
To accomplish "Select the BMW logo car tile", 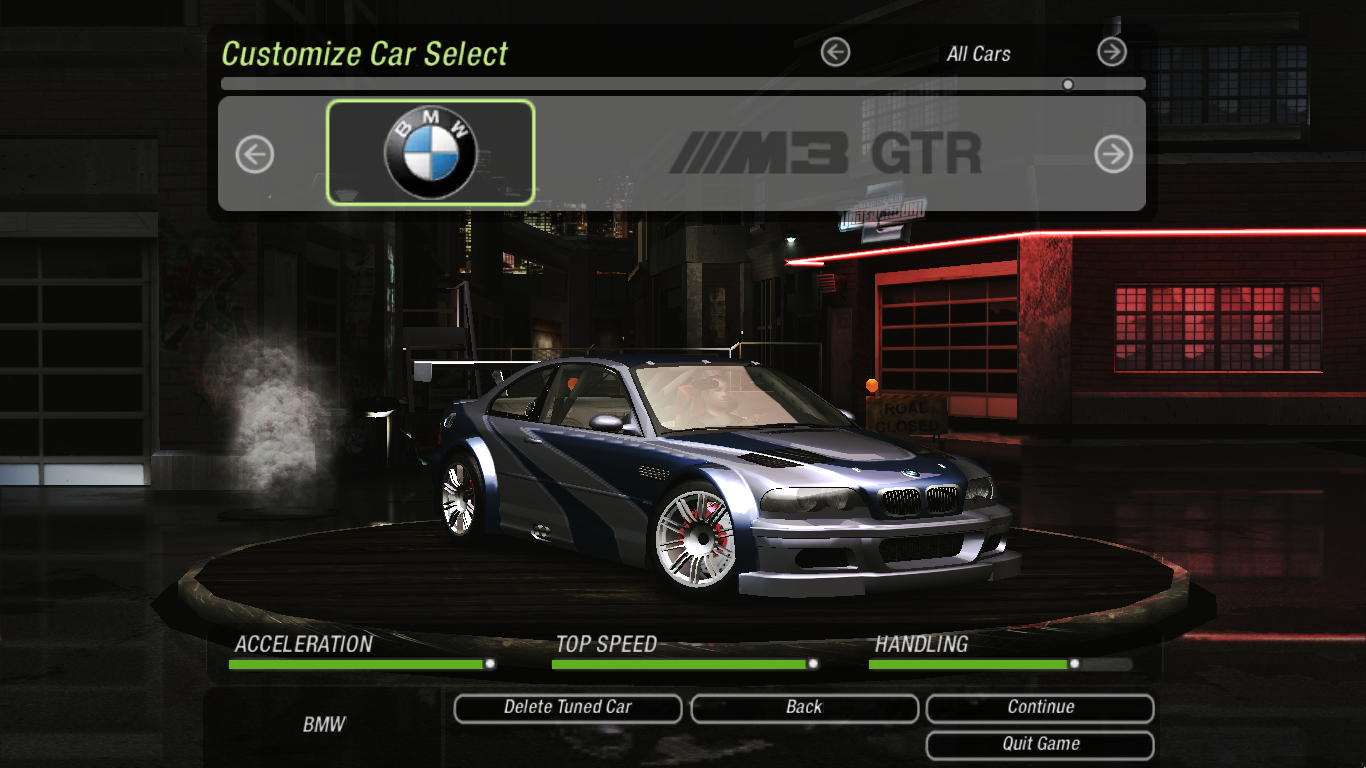I will tap(431, 153).
